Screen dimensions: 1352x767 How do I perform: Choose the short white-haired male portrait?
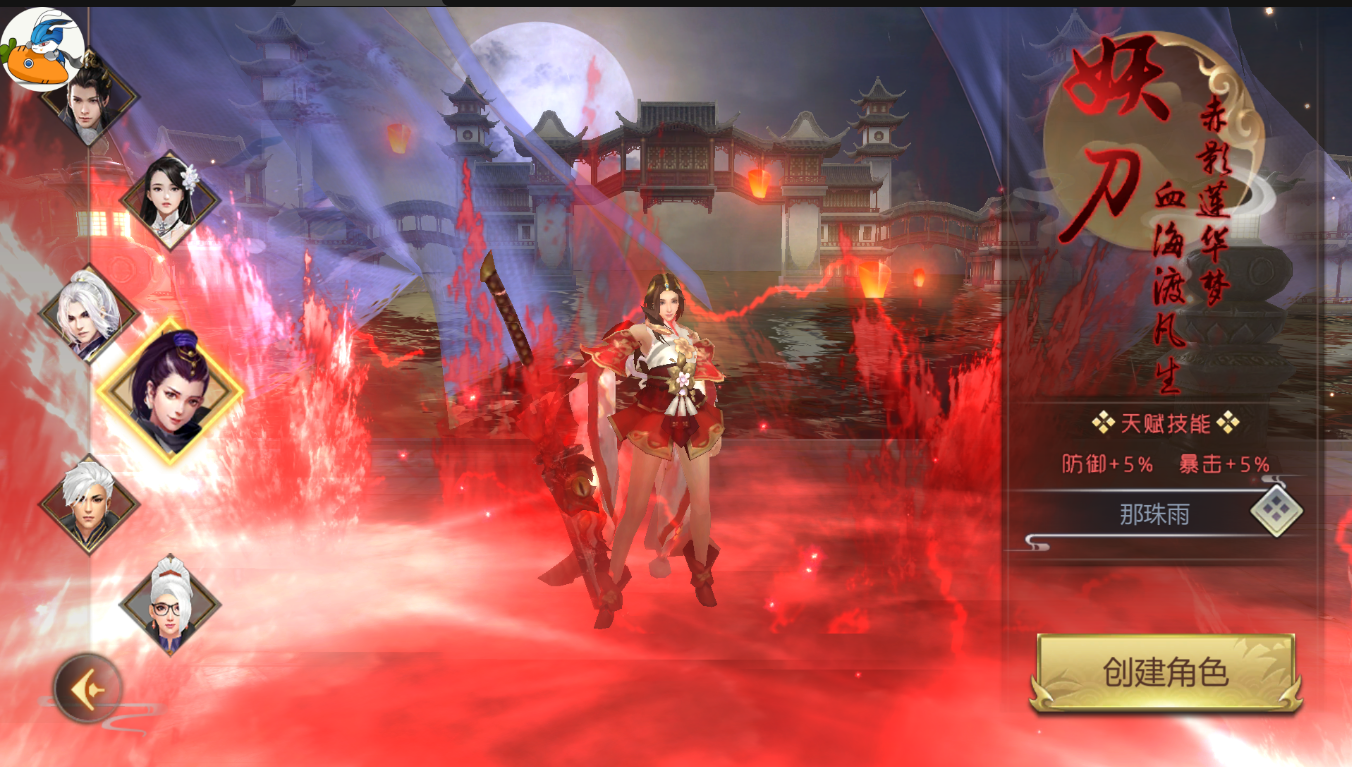click(x=89, y=504)
